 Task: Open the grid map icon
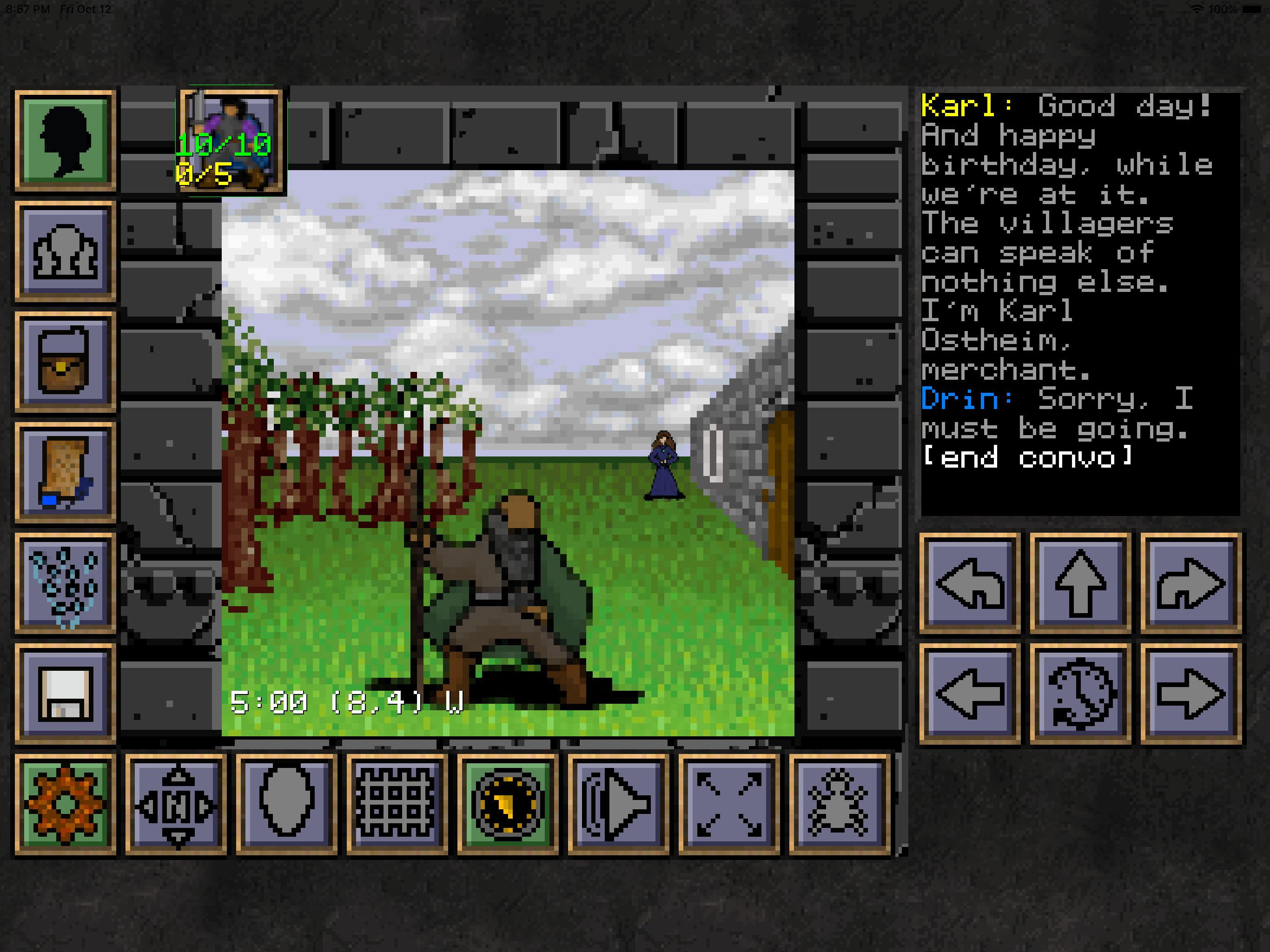click(396, 804)
